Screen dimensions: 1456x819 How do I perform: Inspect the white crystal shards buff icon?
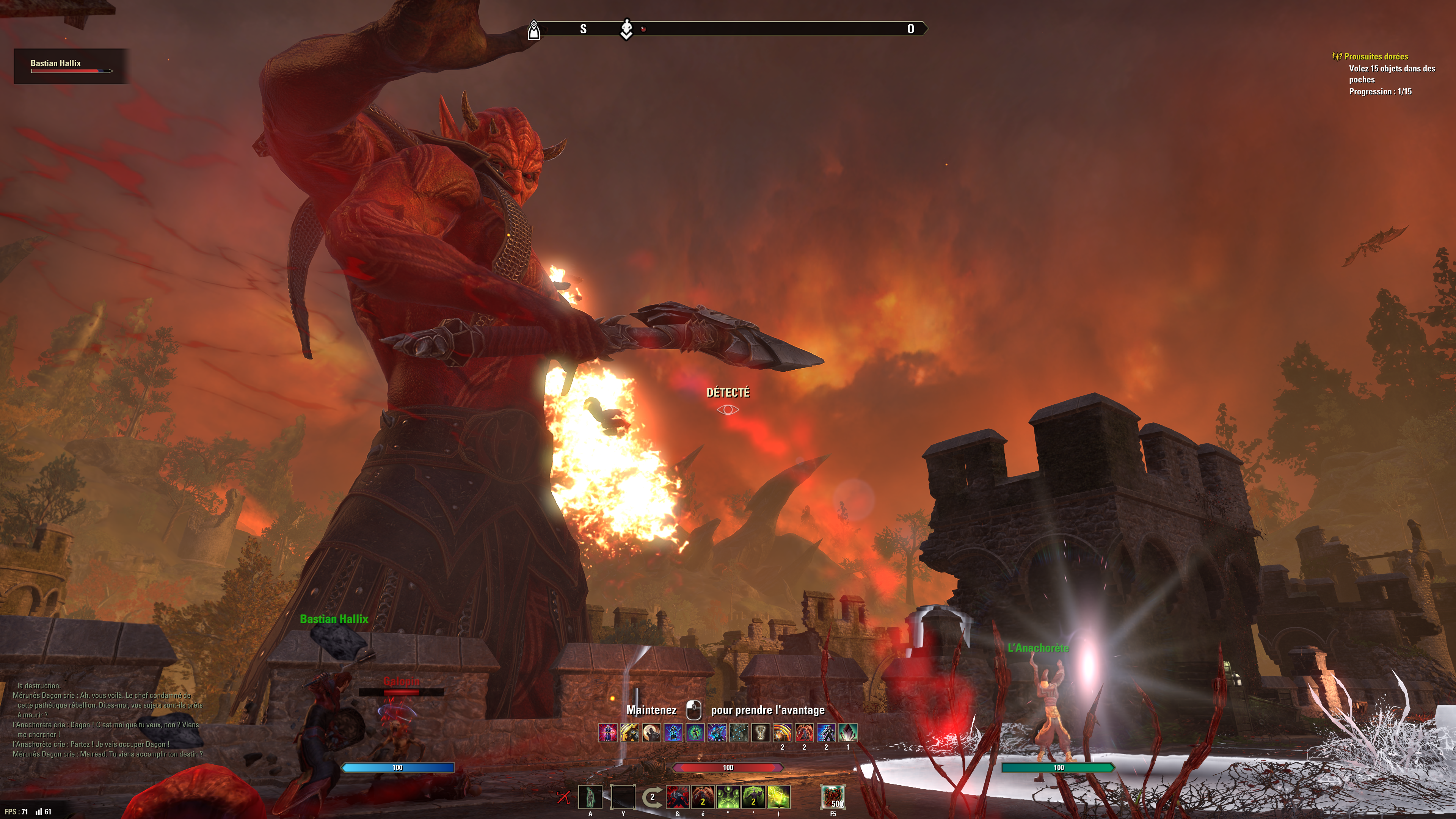click(x=848, y=733)
